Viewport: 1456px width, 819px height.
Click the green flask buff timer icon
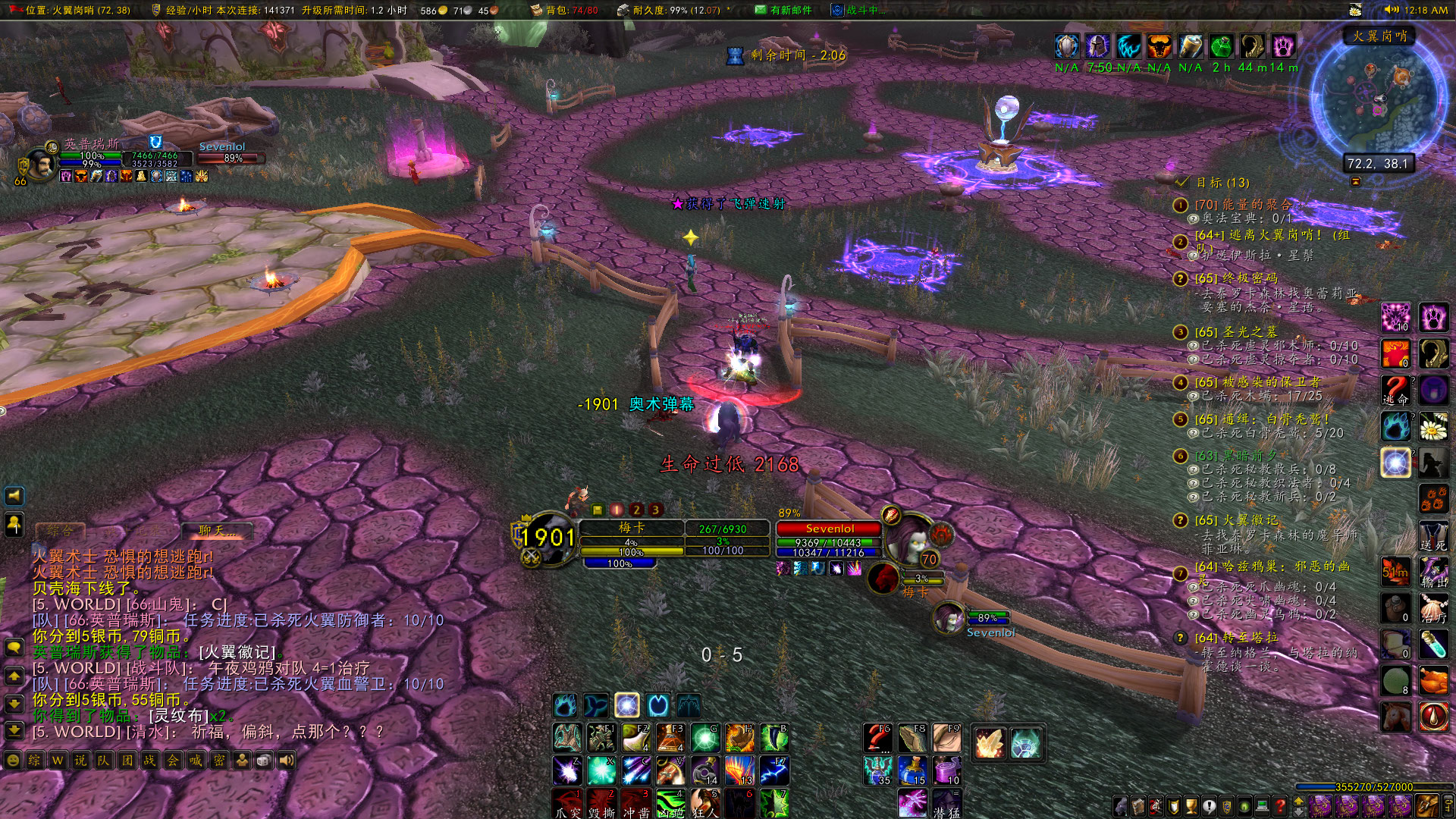coord(1220,46)
